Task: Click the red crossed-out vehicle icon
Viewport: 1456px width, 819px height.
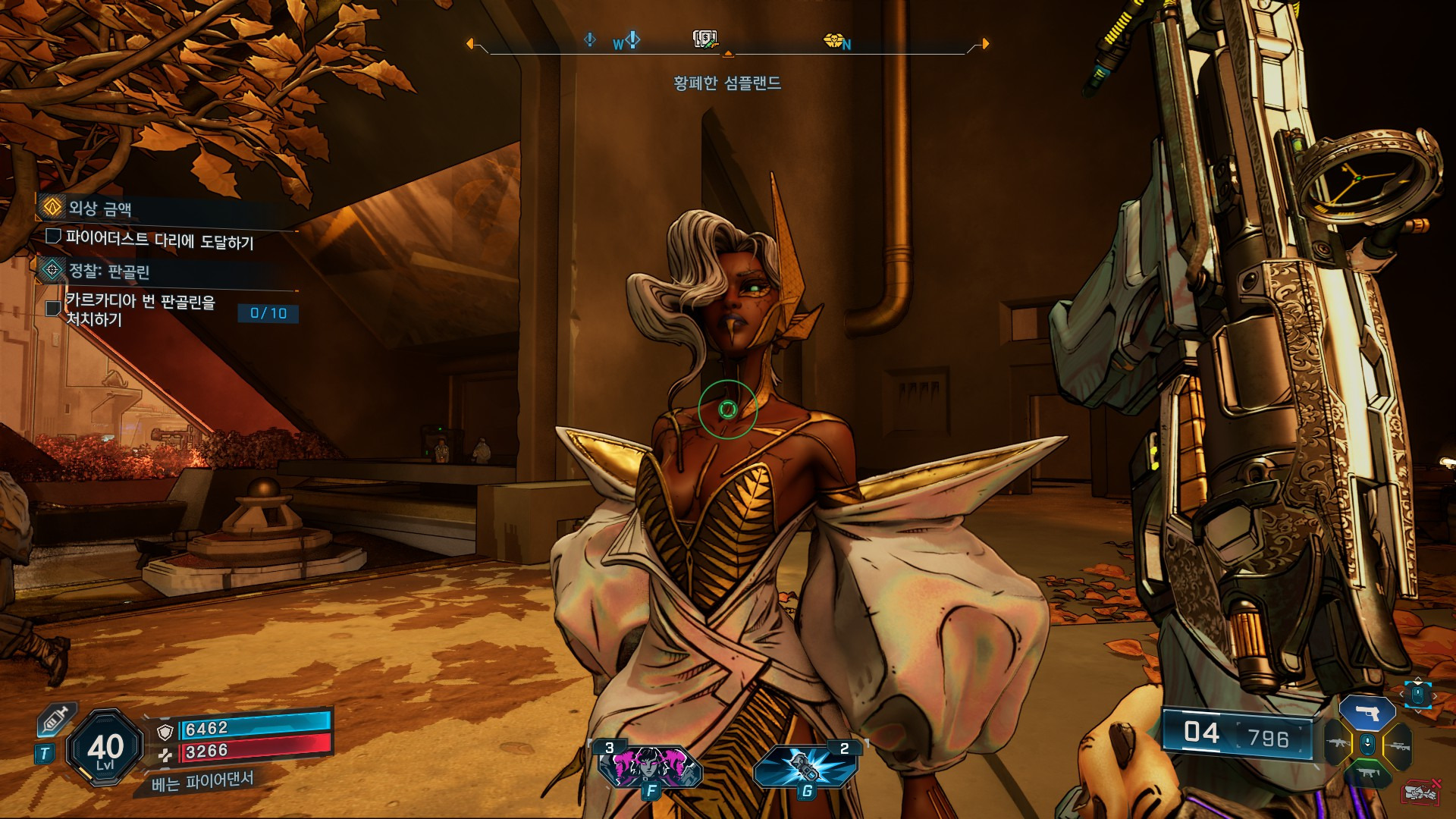Action: tap(1421, 792)
